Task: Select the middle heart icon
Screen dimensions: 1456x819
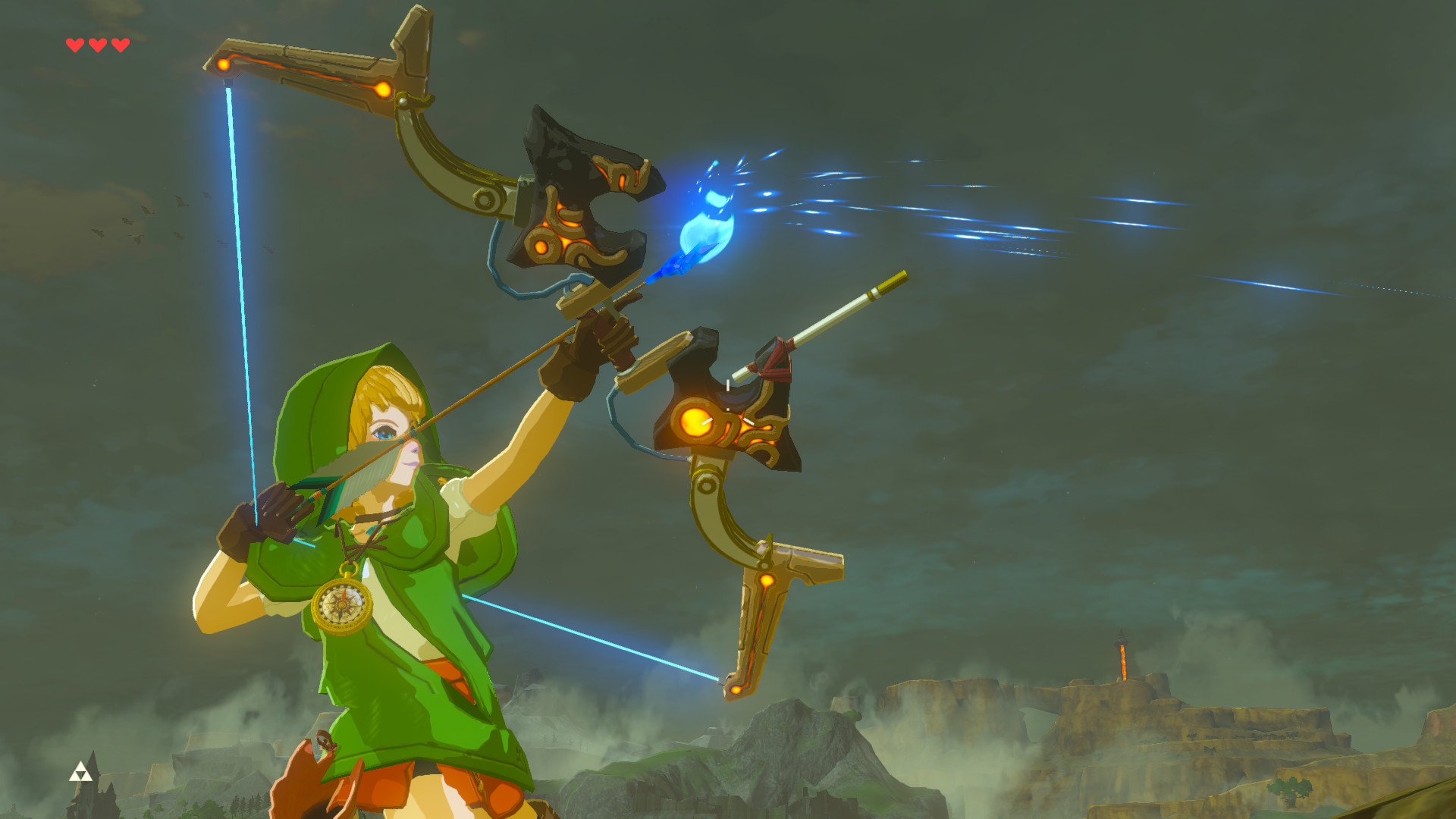Action: (97, 43)
